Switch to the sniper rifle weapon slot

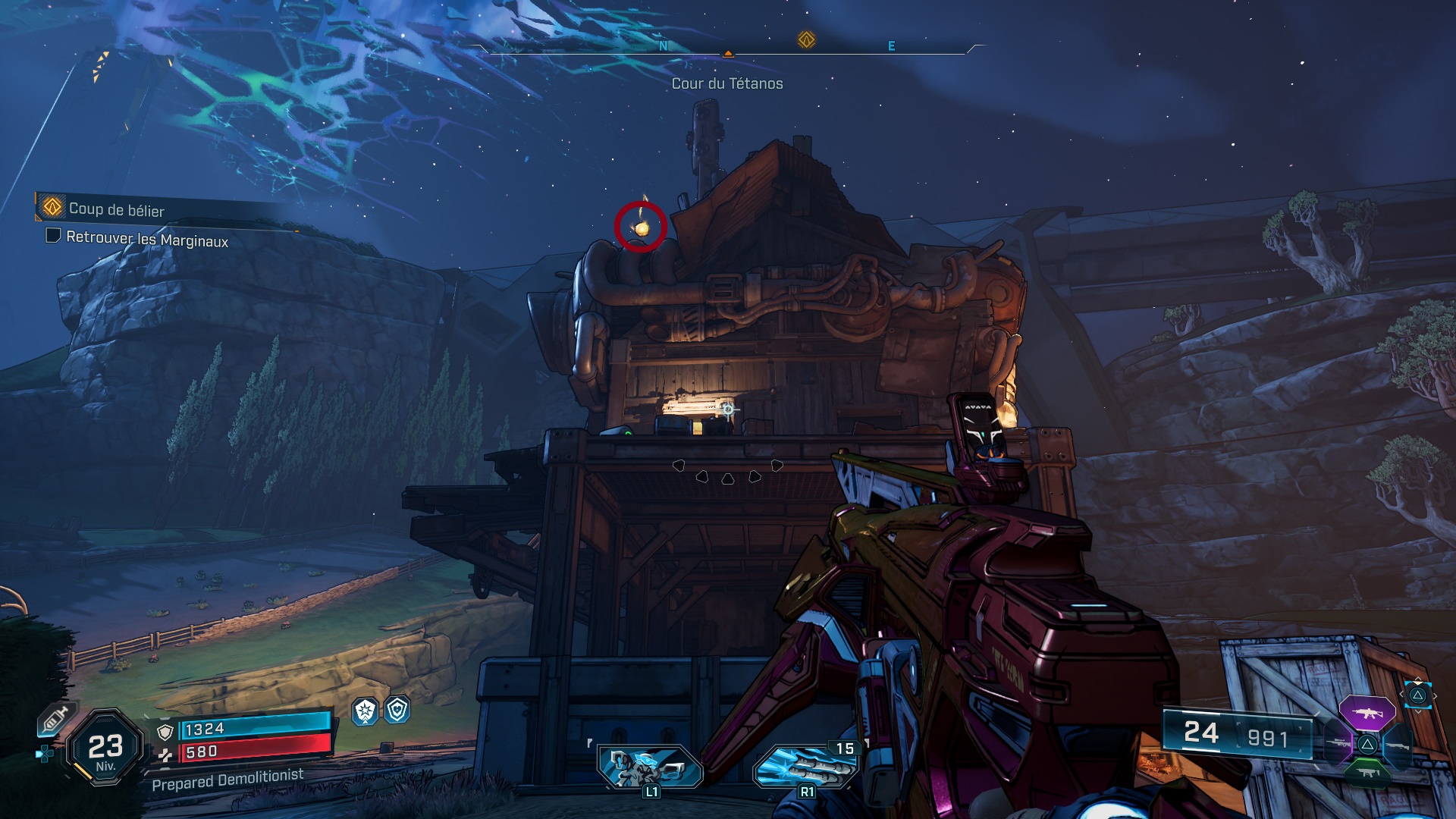[x=1340, y=743]
